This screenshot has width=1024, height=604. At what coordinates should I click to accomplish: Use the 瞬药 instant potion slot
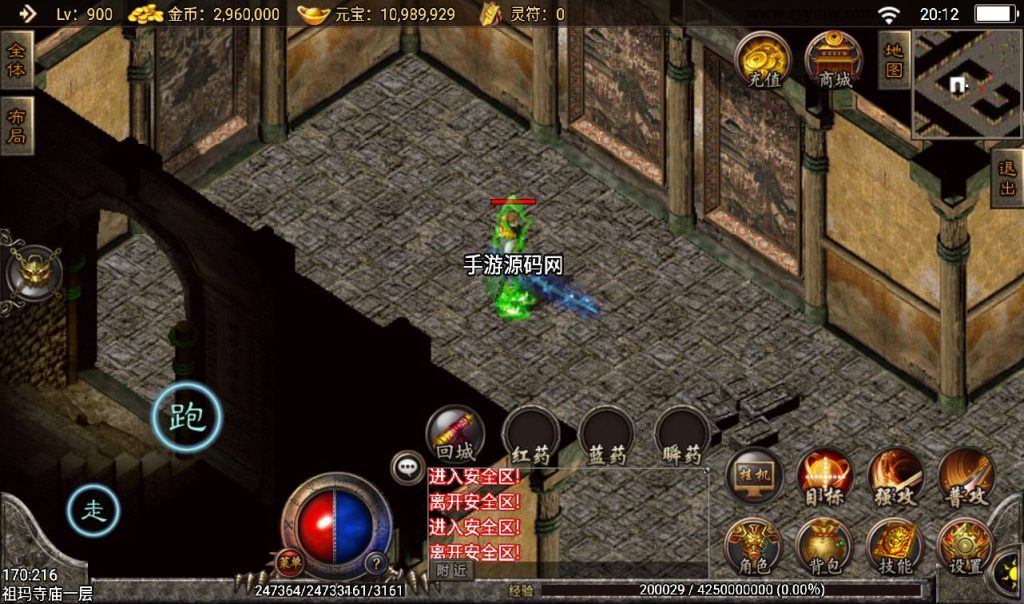coord(683,437)
